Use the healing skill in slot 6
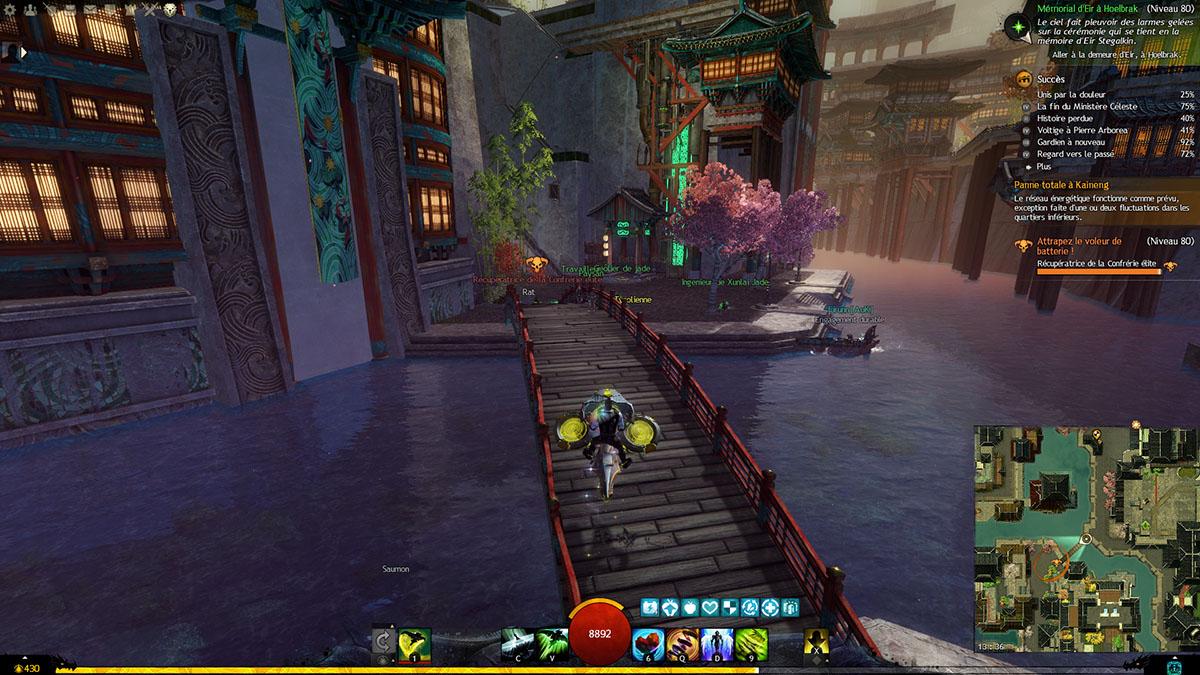Screen dimensions: 1200x675 tap(650, 643)
